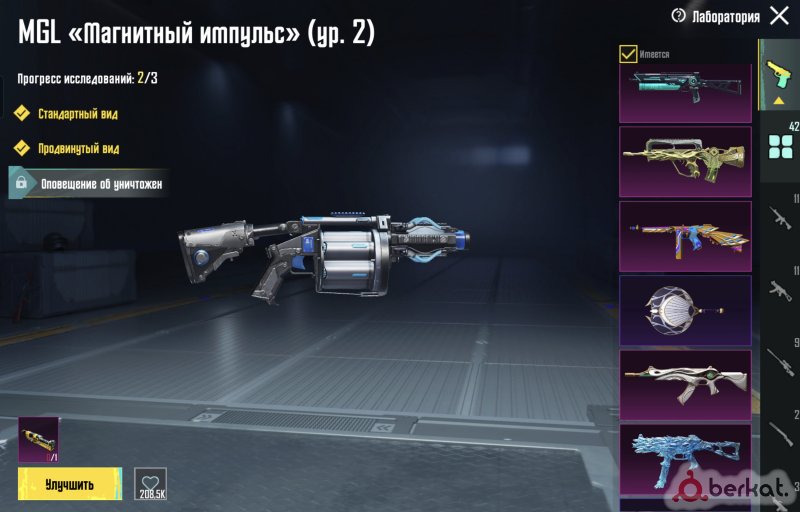Toggle the Имеется owned-only checkbox

pyautogui.click(x=629, y=54)
